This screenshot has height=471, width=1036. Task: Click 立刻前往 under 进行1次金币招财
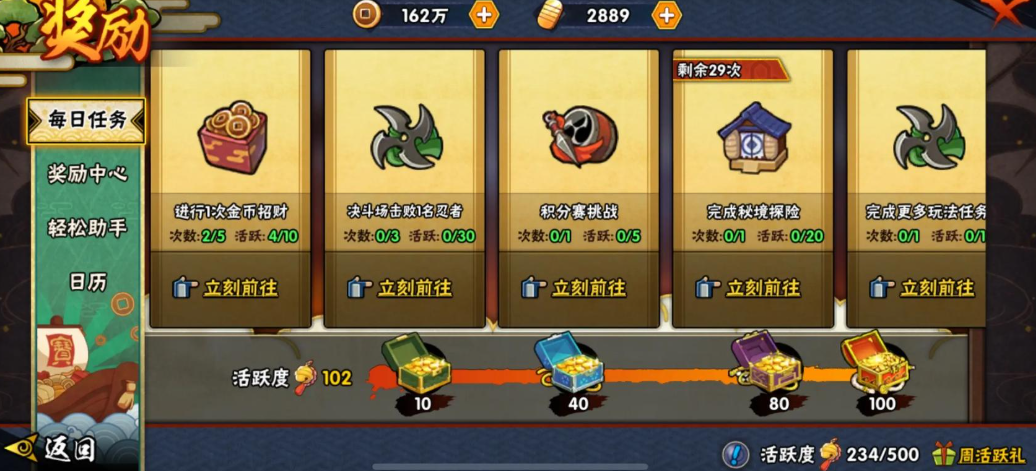(228, 288)
